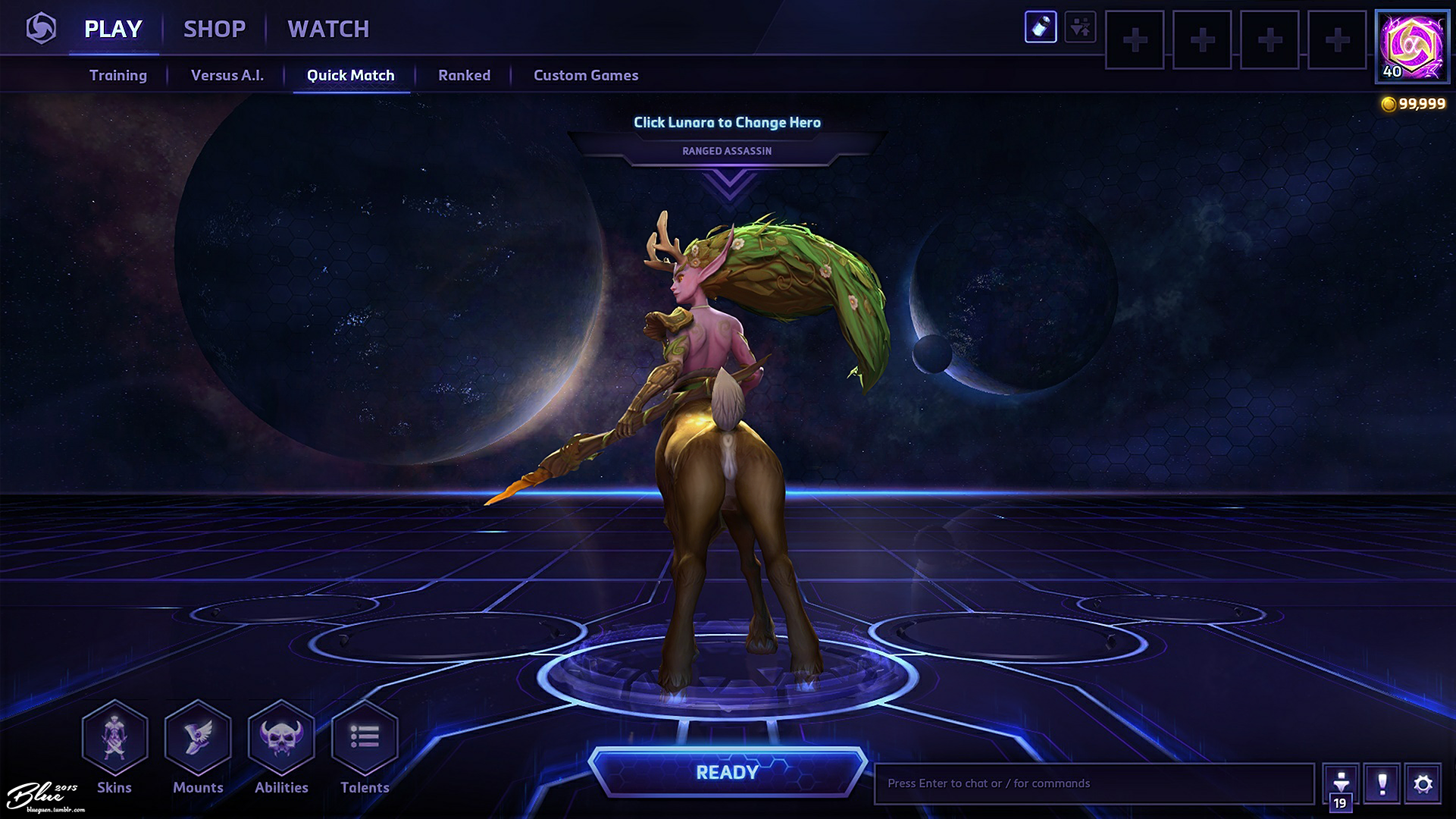Click the exclamation mark alert button

tap(1382, 783)
